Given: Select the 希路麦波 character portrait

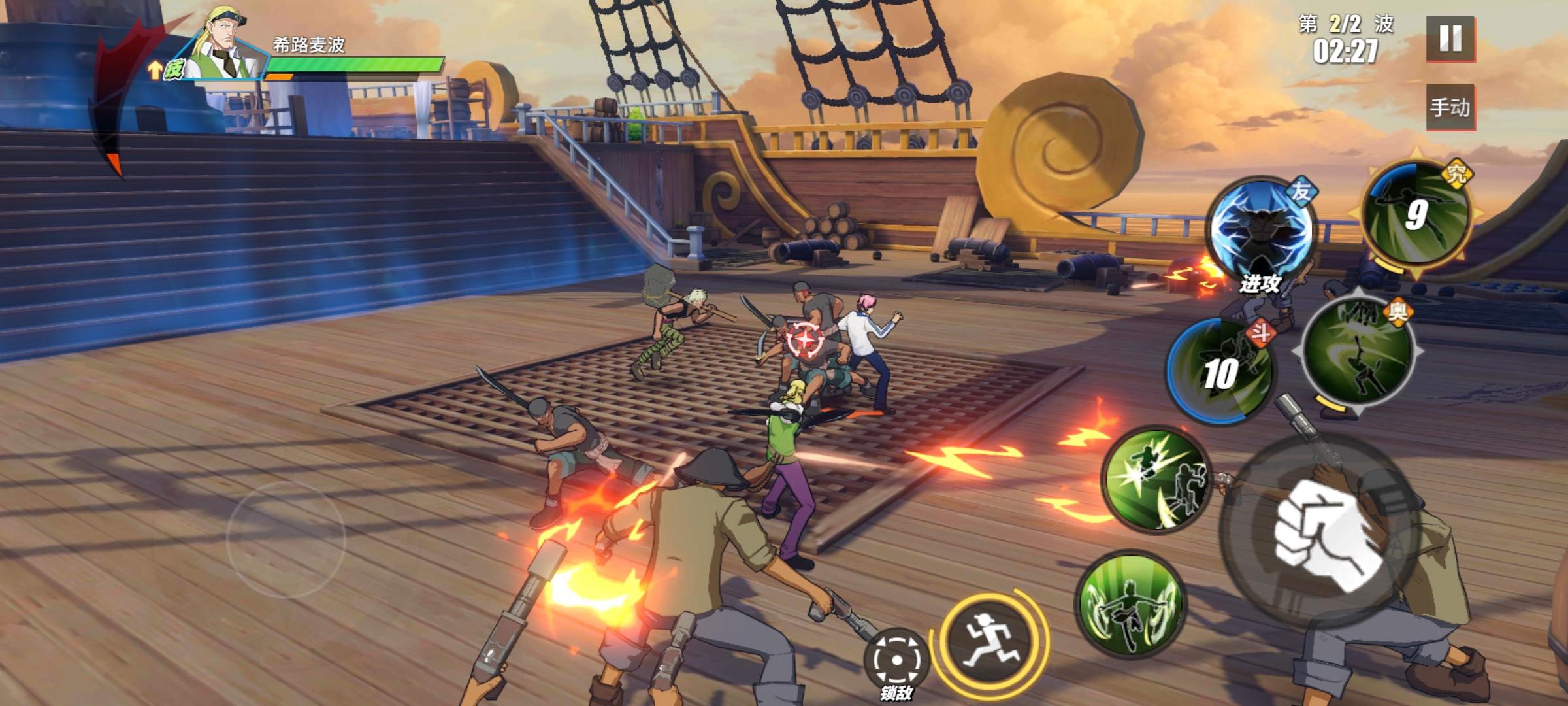Looking at the screenshot, I should point(225,47).
